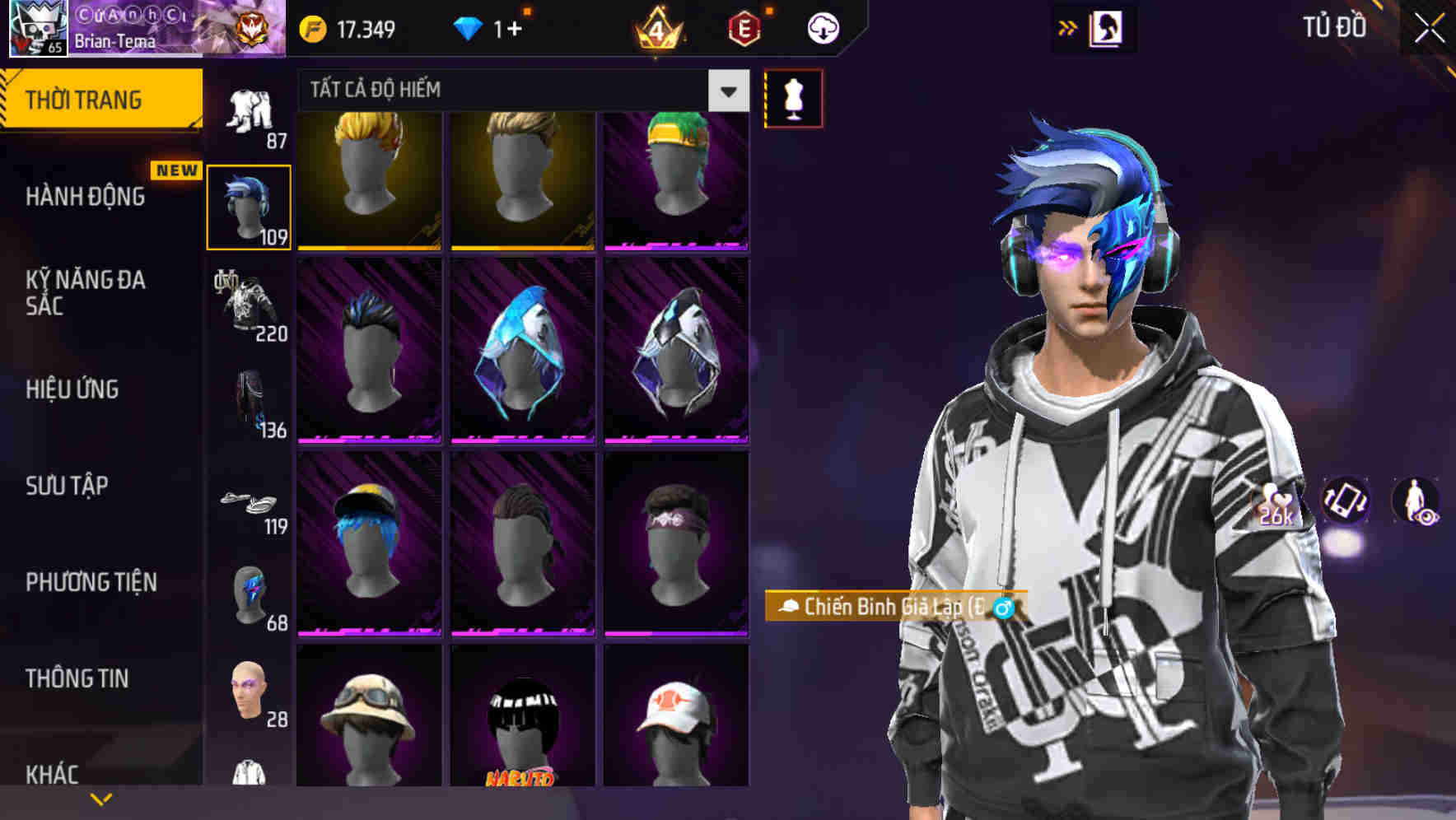This screenshot has width=1456, height=820.
Task: Open the character profile icon near TỦ ĐỒ
Action: click(1108, 27)
